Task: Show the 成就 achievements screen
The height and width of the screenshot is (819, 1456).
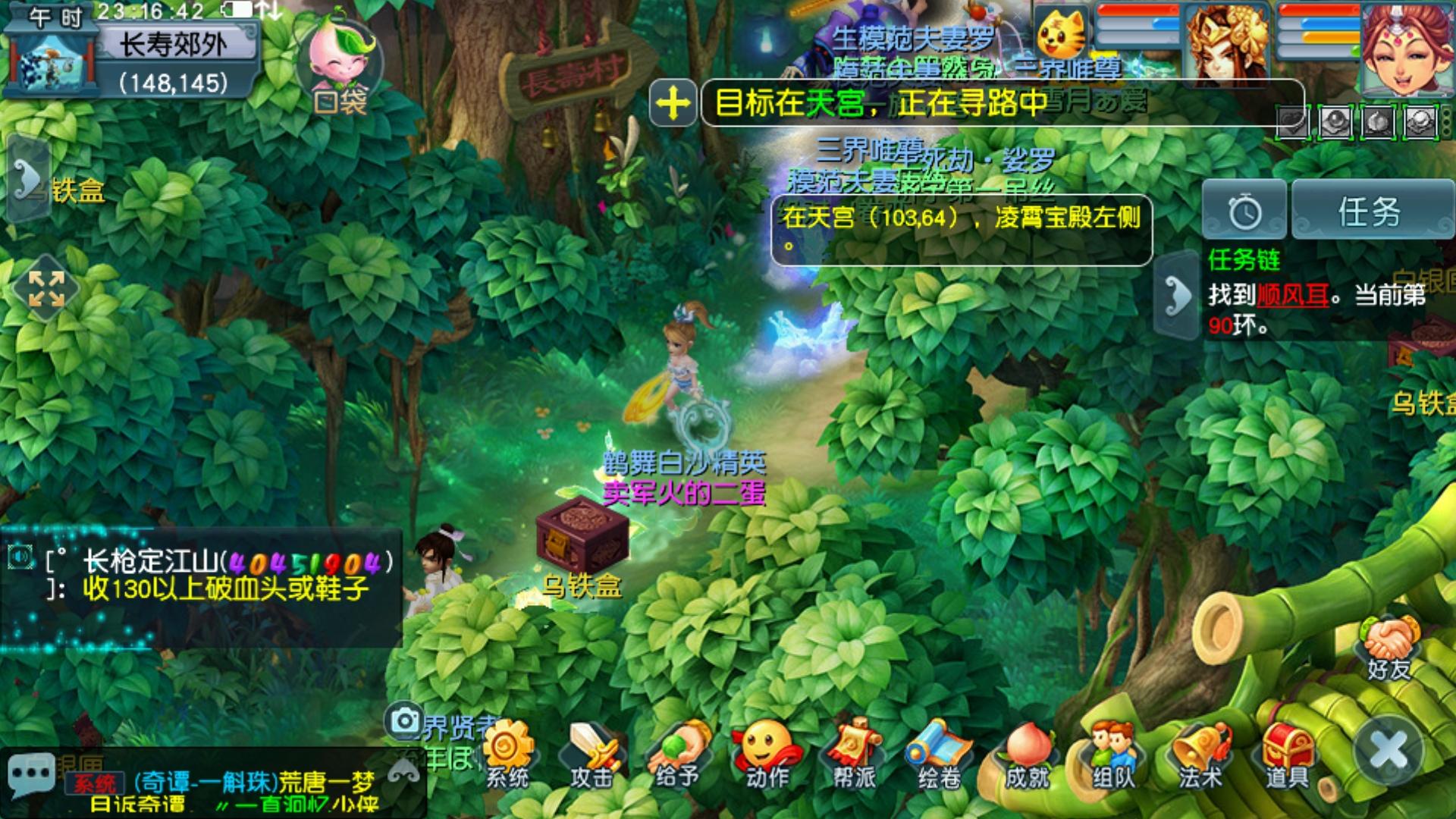Action: click(1027, 754)
